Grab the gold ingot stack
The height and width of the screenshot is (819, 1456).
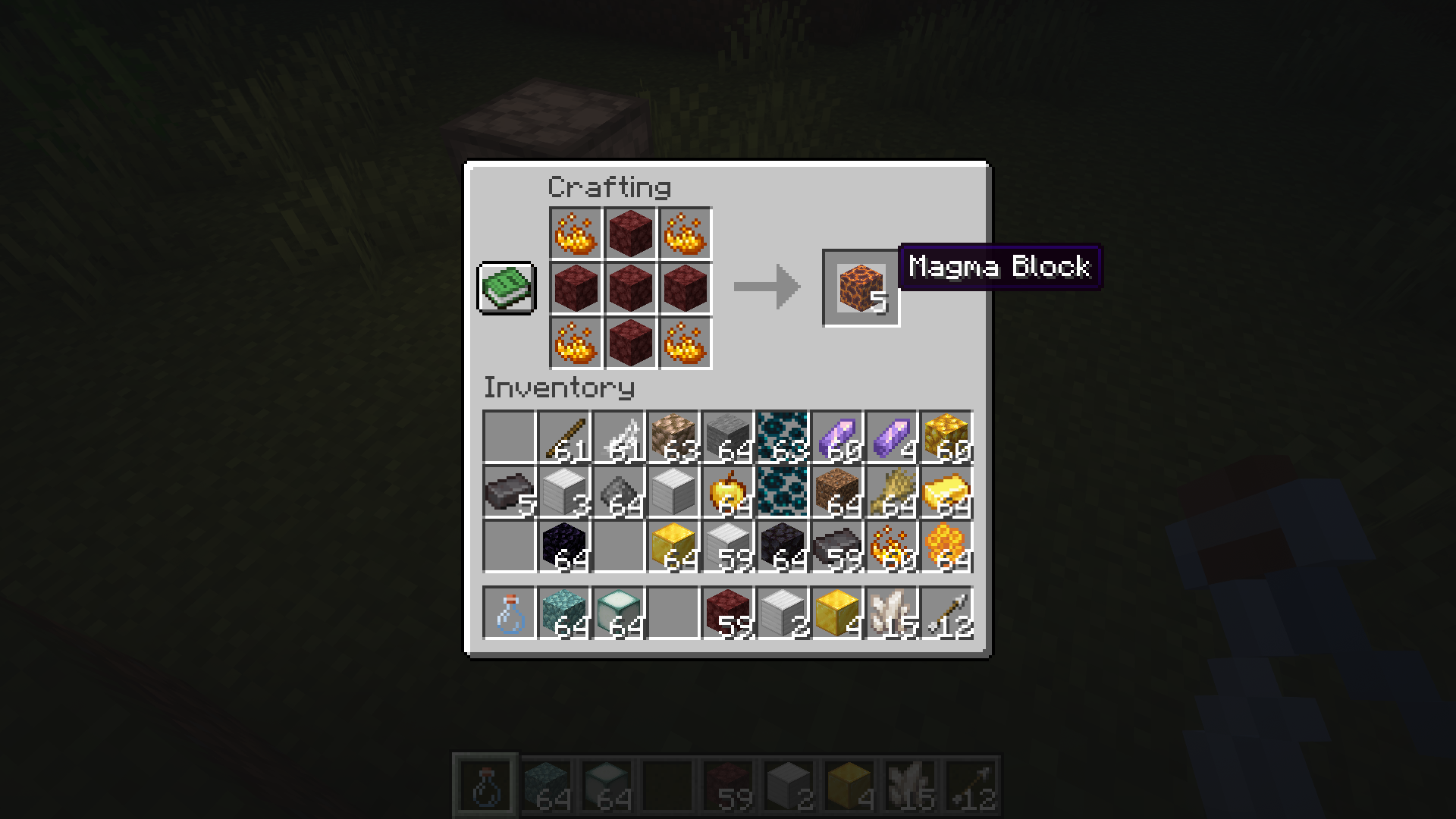point(946,492)
